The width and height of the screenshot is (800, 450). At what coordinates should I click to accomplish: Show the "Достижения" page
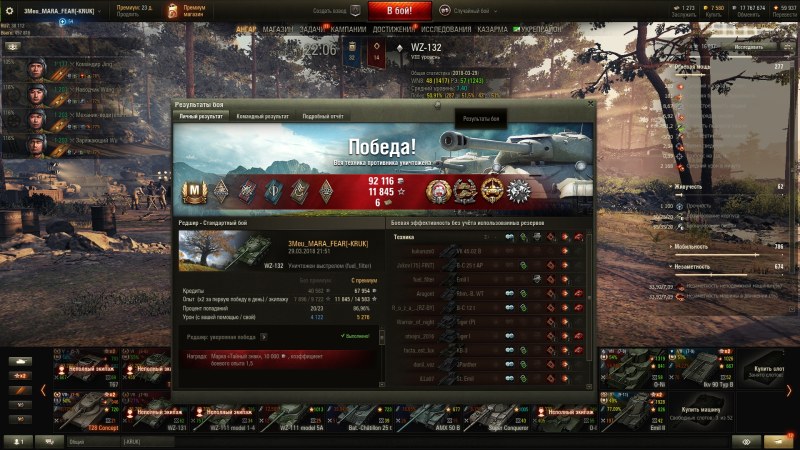[393, 30]
